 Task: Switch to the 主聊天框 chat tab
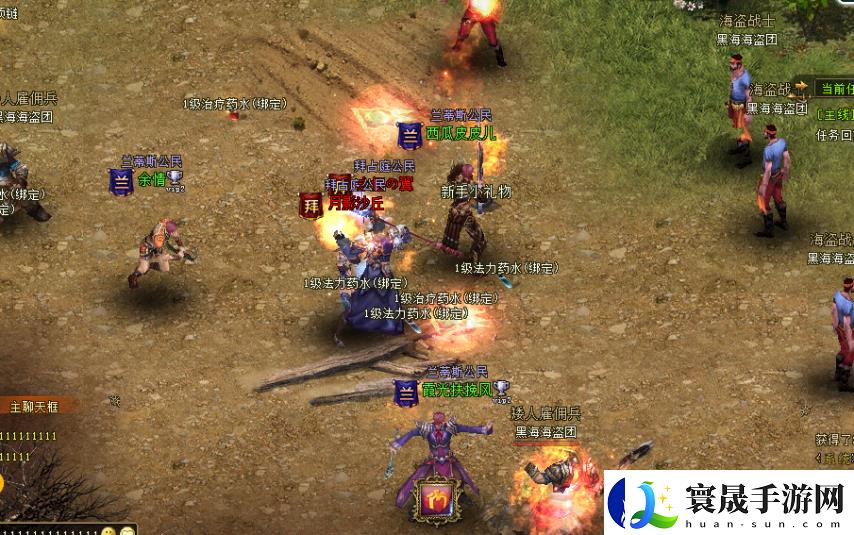tap(36, 406)
